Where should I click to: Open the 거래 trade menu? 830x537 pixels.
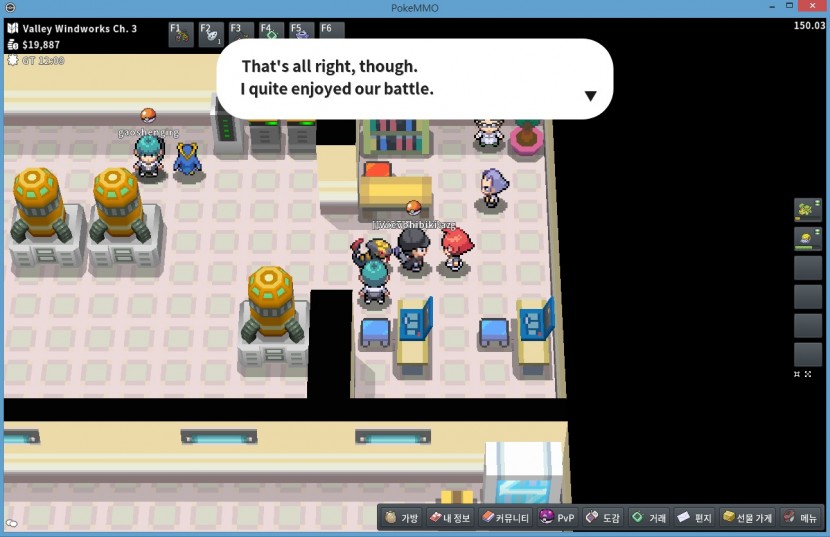point(649,518)
